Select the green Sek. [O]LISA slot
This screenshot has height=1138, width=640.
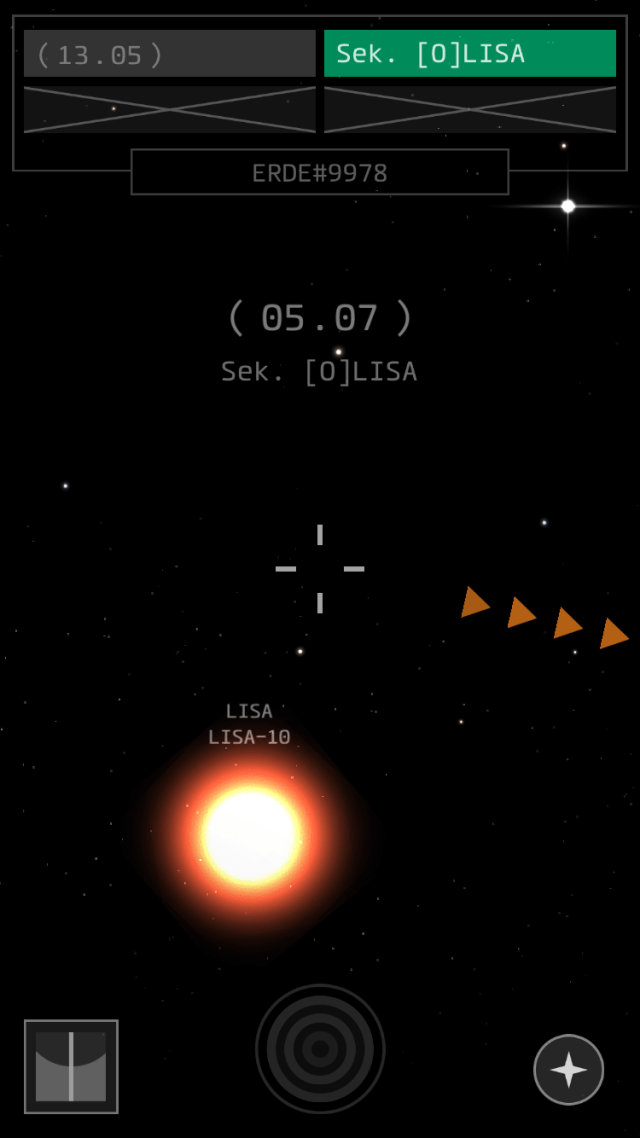pyautogui.click(x=469, y=54)
